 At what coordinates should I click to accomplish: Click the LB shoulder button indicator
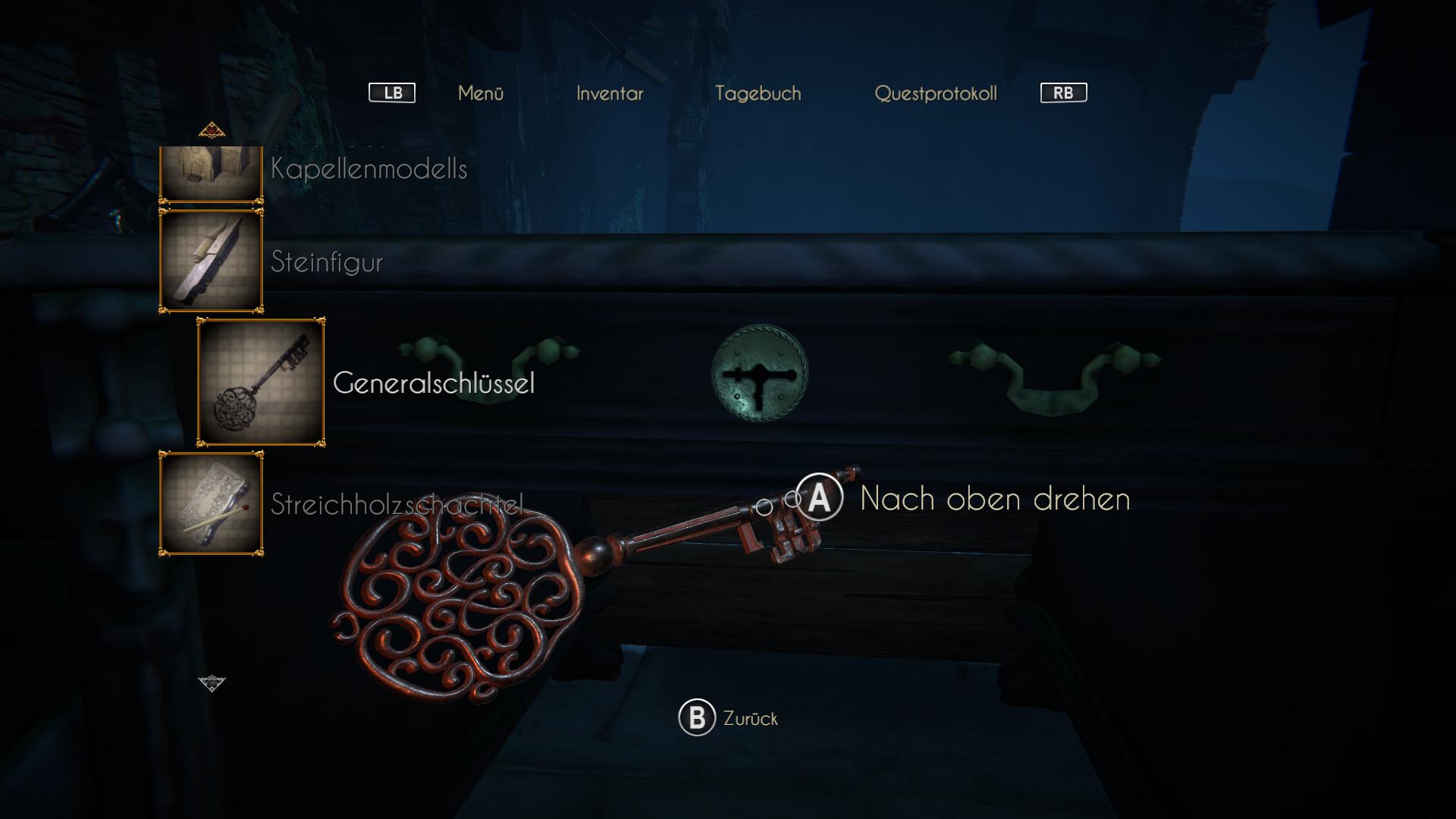391,93
